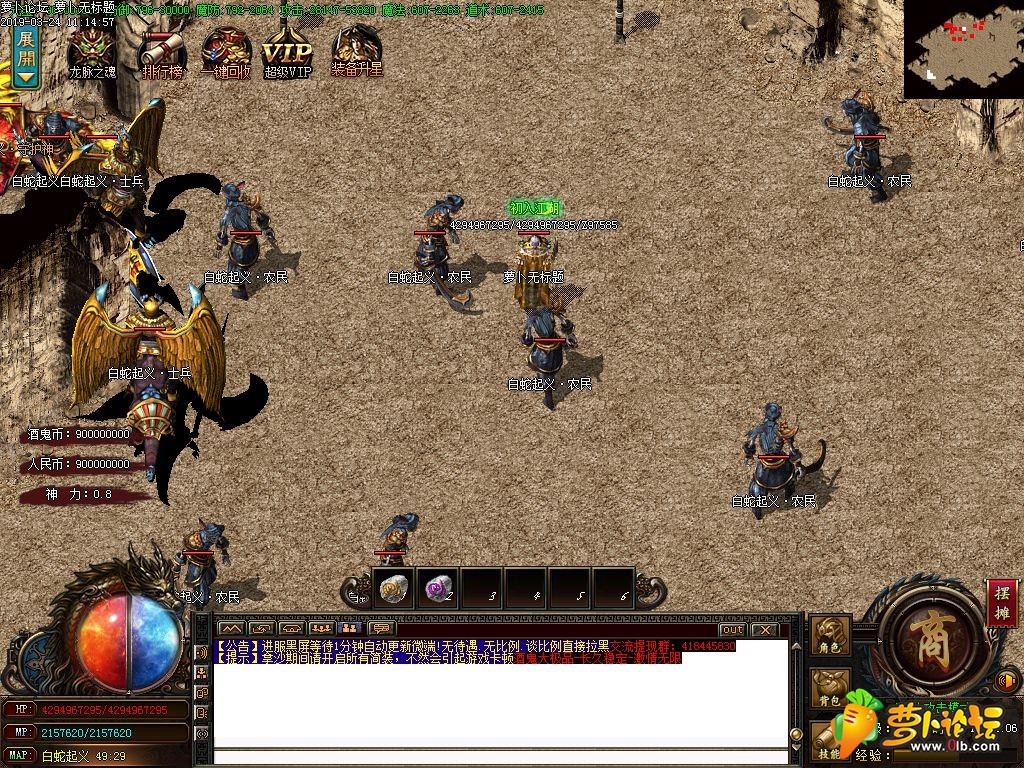Click the chat panel's out button

[x=732, y=630]
